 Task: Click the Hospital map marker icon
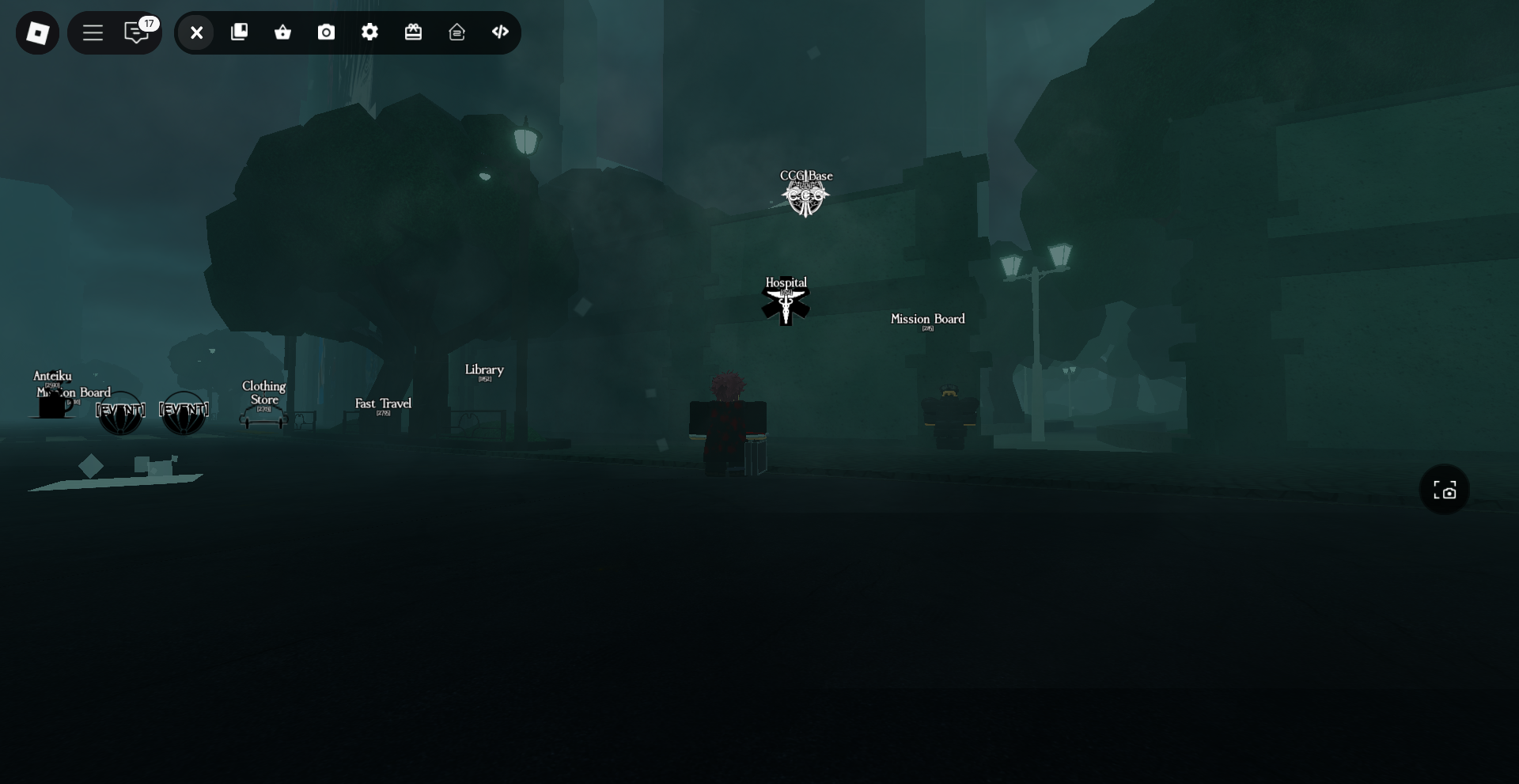point(786,302)
